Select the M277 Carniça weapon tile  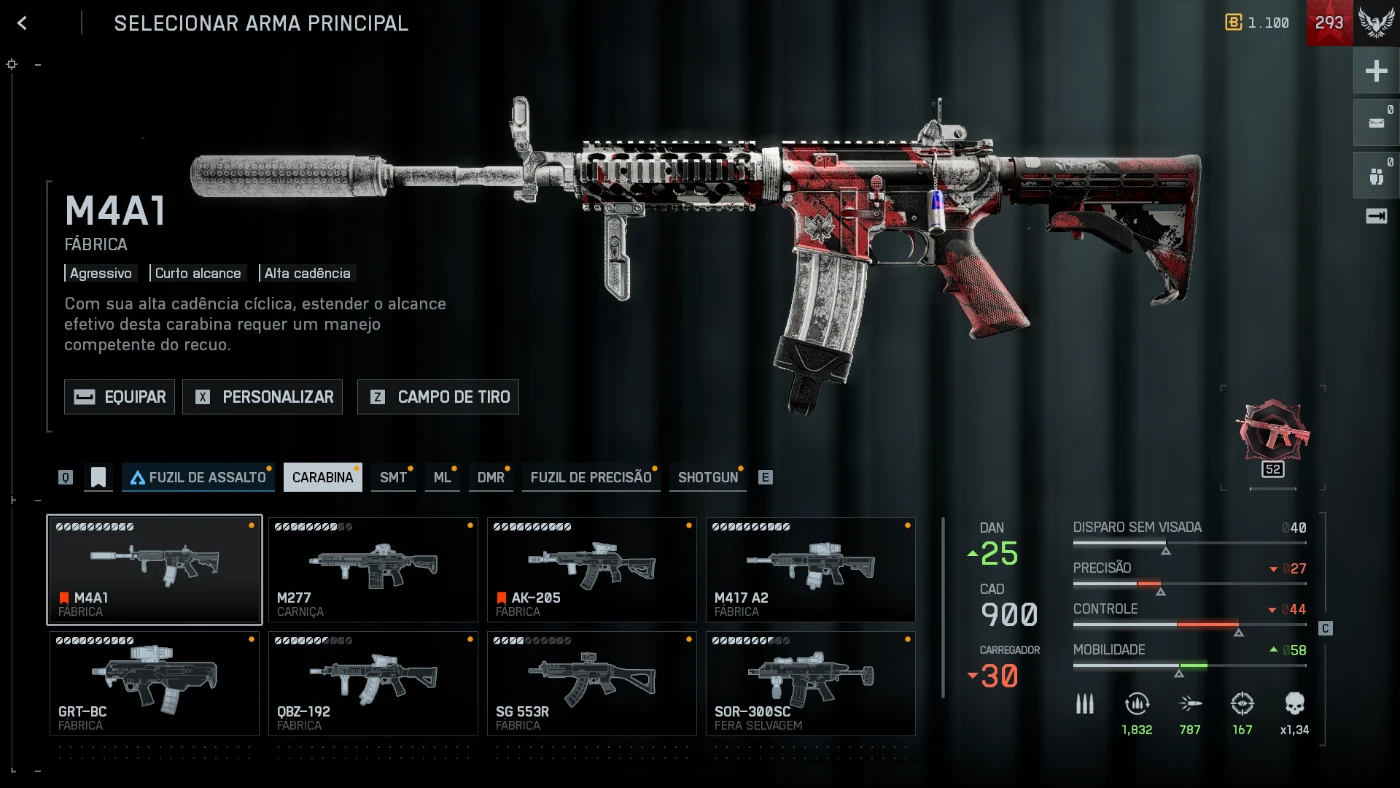click(x=373, y=569)
